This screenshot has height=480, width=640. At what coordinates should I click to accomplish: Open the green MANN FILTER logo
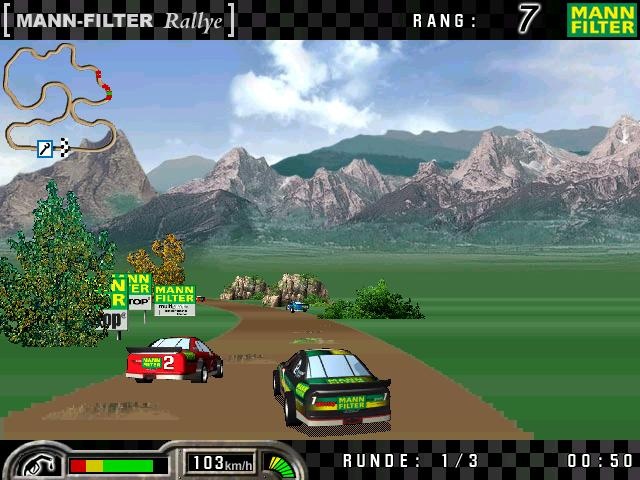pyautogui.click(x=601, y=20)
